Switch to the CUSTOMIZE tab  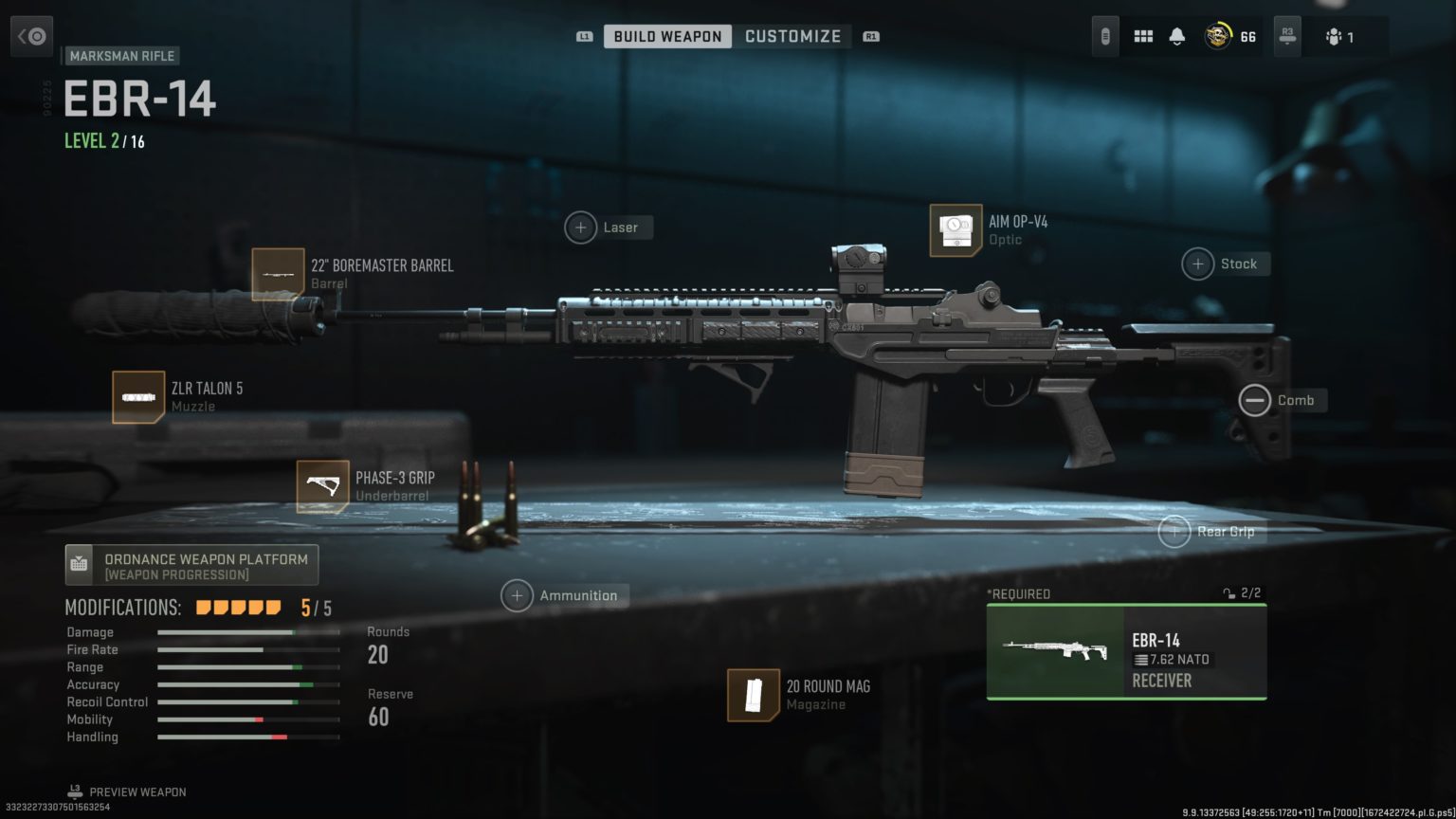(794, 35)
